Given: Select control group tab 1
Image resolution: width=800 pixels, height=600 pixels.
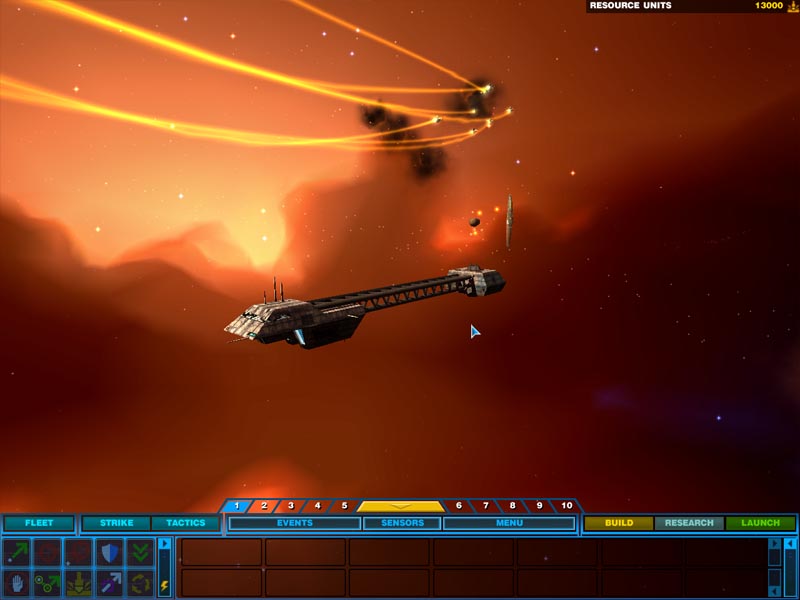Looking at the screenshot, I should click(237, 506).
